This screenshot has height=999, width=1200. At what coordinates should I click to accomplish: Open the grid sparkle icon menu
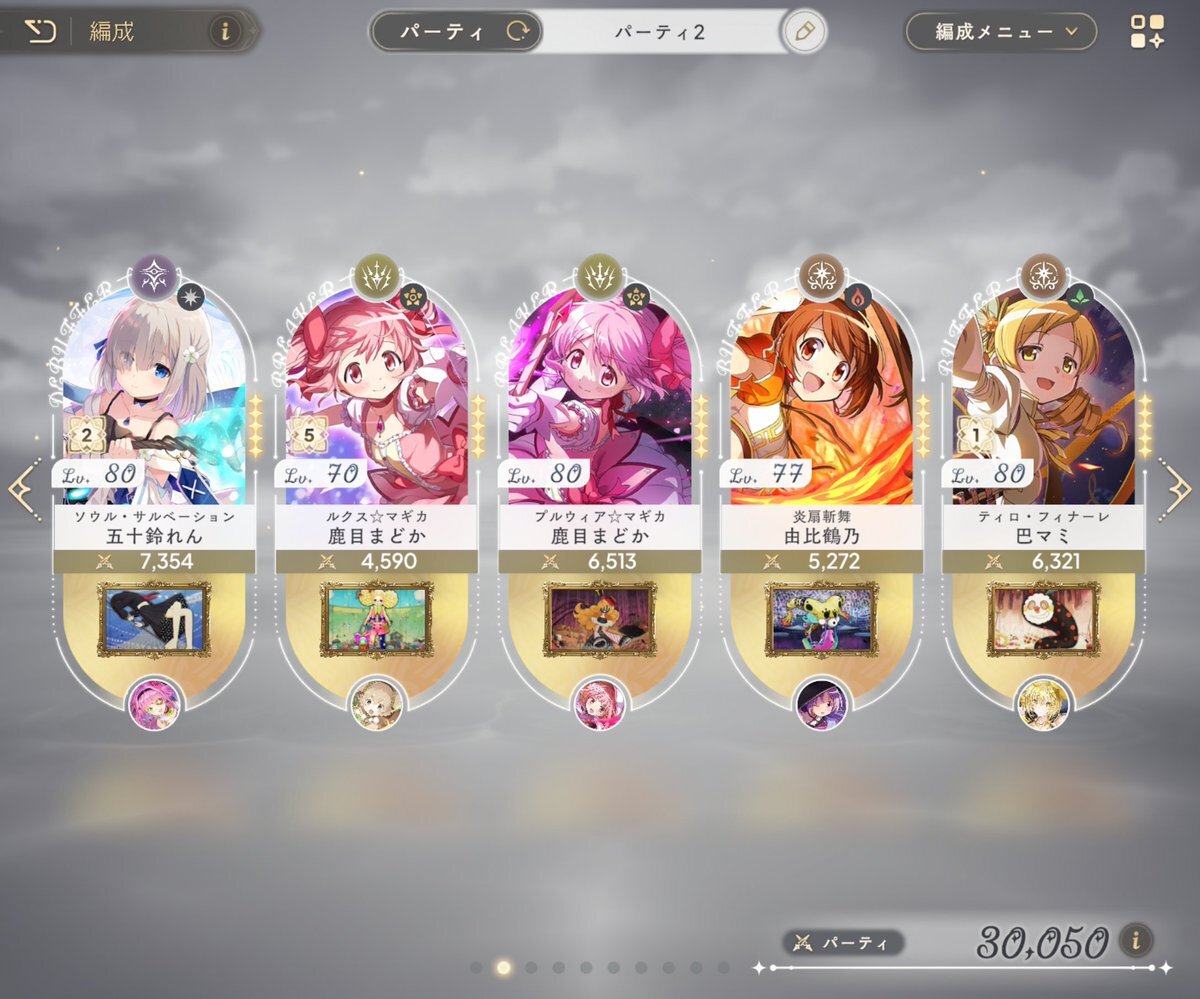pyautogui.click(x=1147, y=32)
